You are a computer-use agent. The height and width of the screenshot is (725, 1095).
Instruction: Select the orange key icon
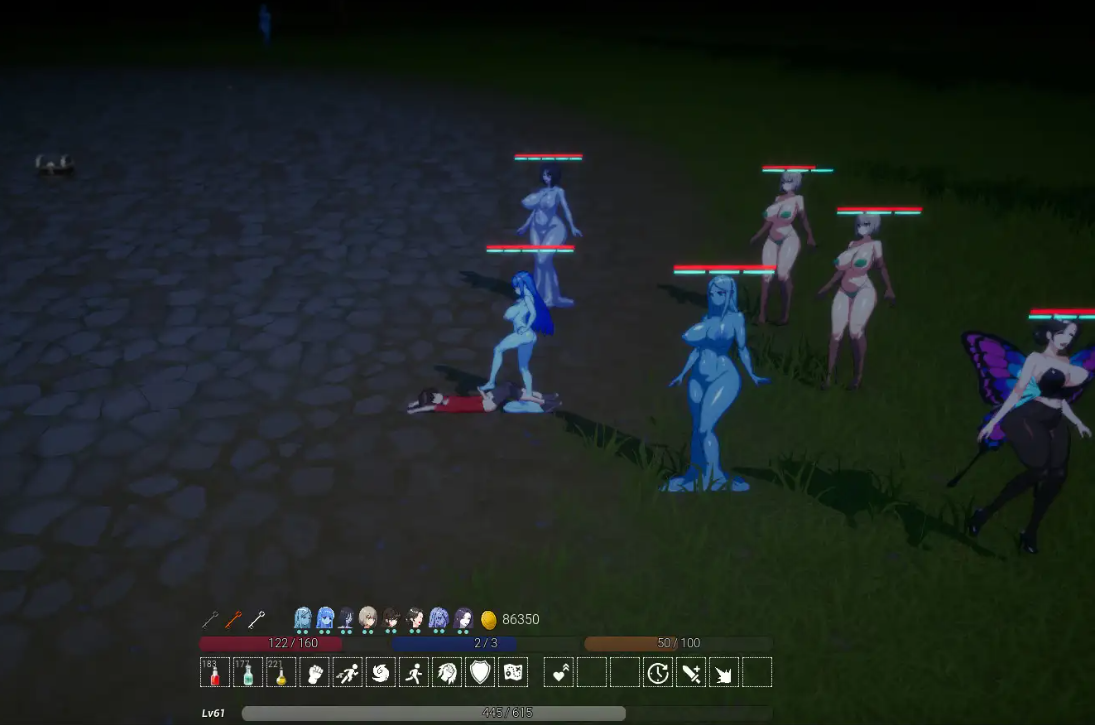(x=233, y=619)
